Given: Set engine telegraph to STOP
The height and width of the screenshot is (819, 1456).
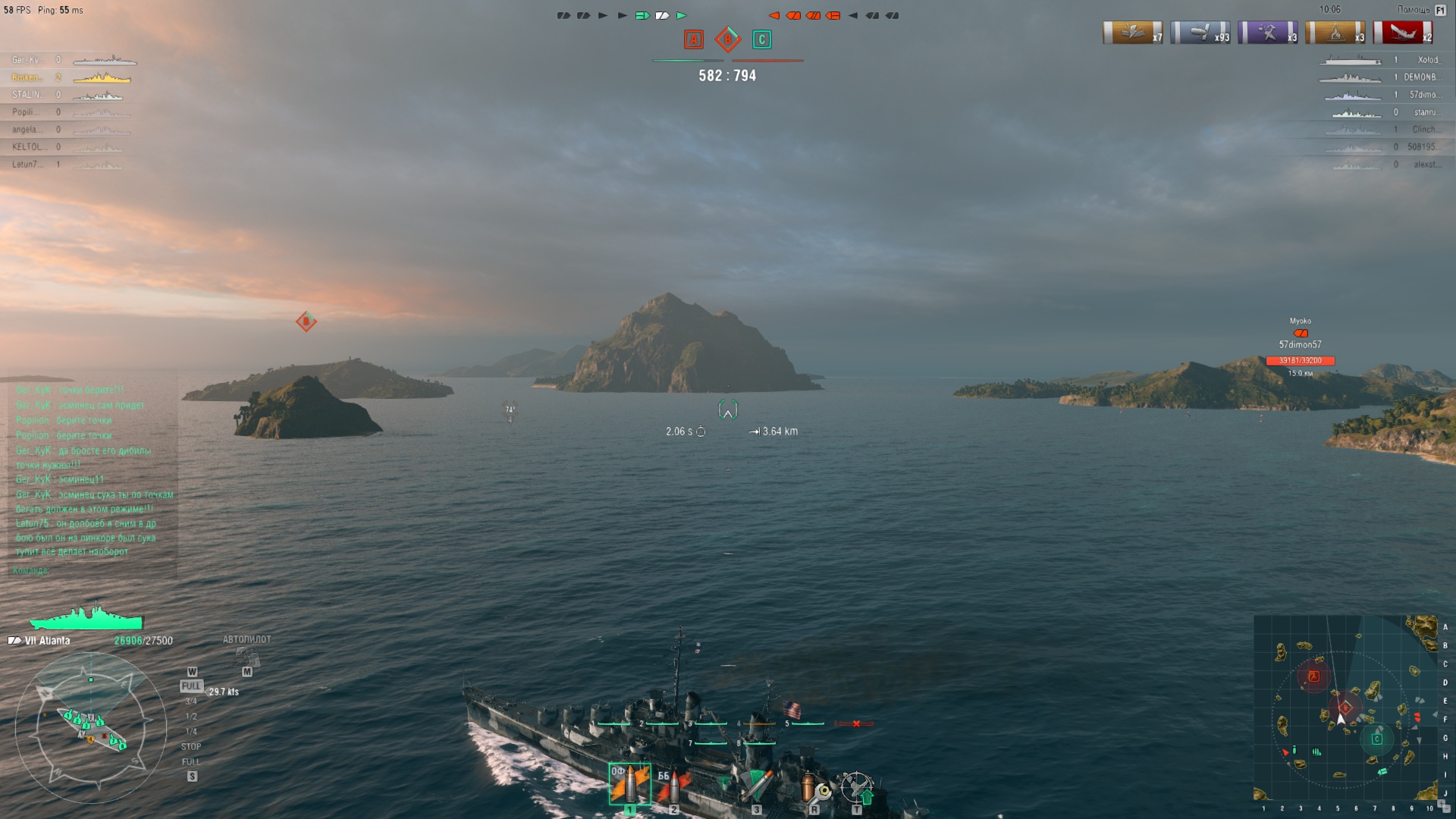Looking at the screenshot, I should tap(191, 747).
